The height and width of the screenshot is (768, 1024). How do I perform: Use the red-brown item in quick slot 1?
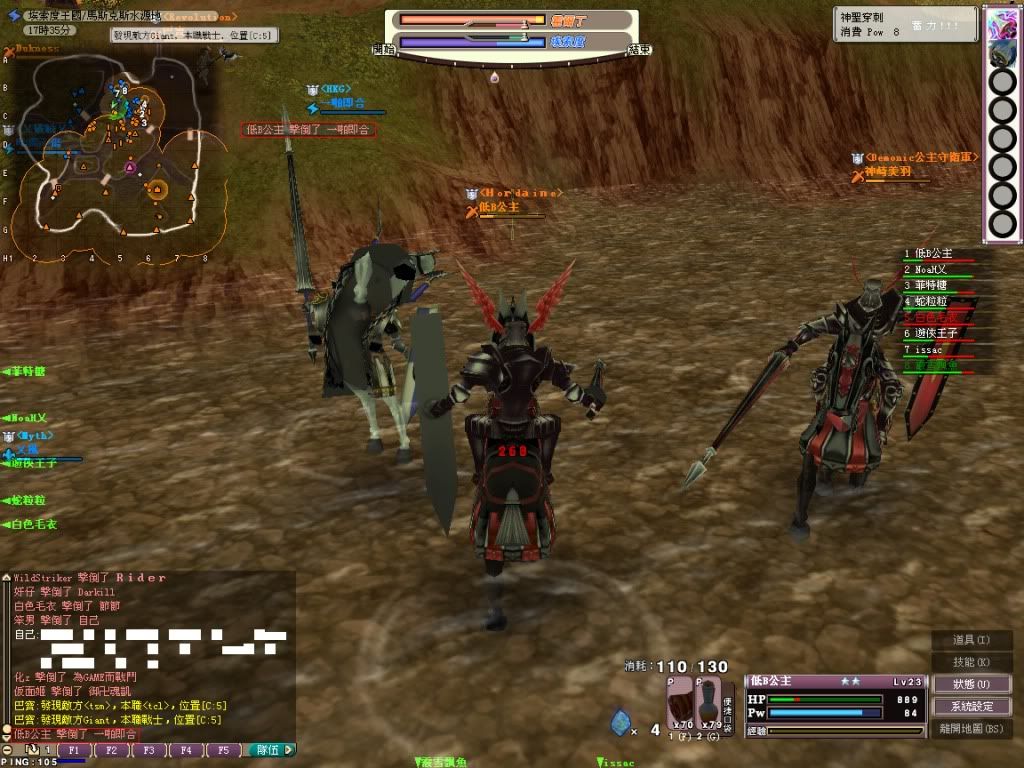680,702
